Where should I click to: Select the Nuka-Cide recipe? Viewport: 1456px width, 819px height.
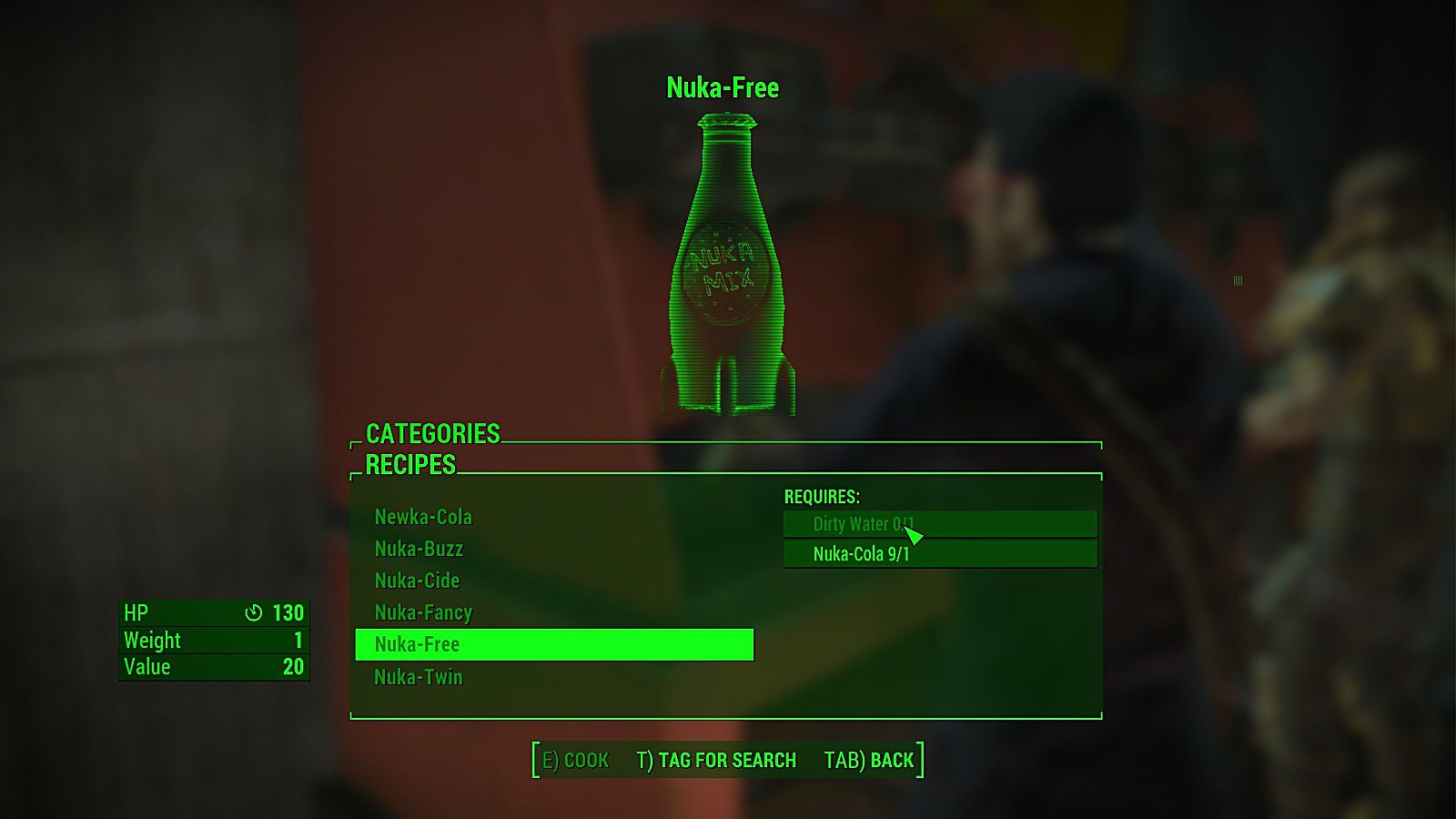[x=417, y=581]
